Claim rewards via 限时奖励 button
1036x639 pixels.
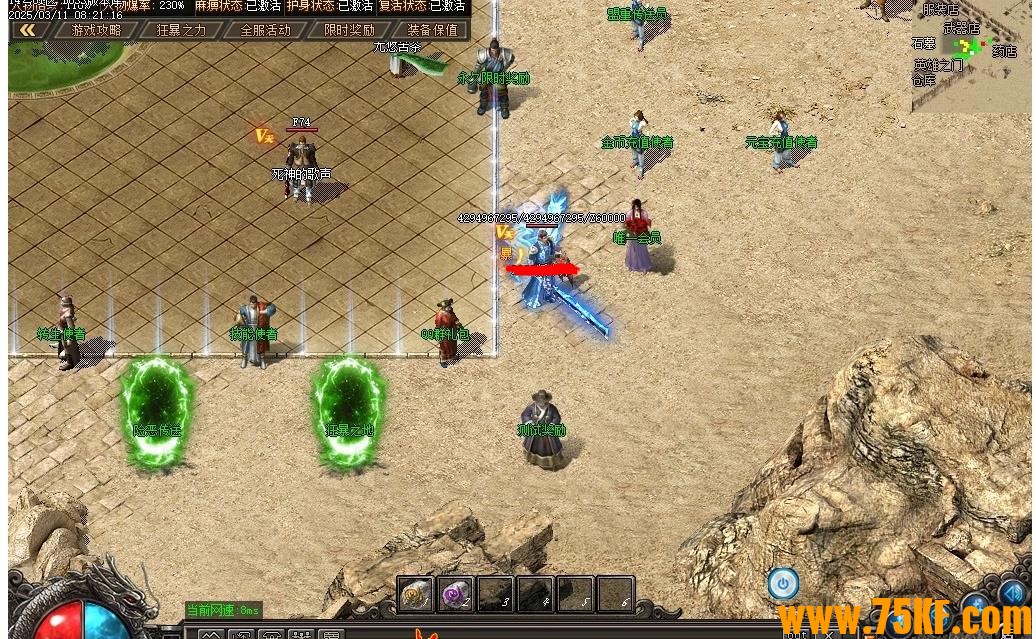coord(349,30)
